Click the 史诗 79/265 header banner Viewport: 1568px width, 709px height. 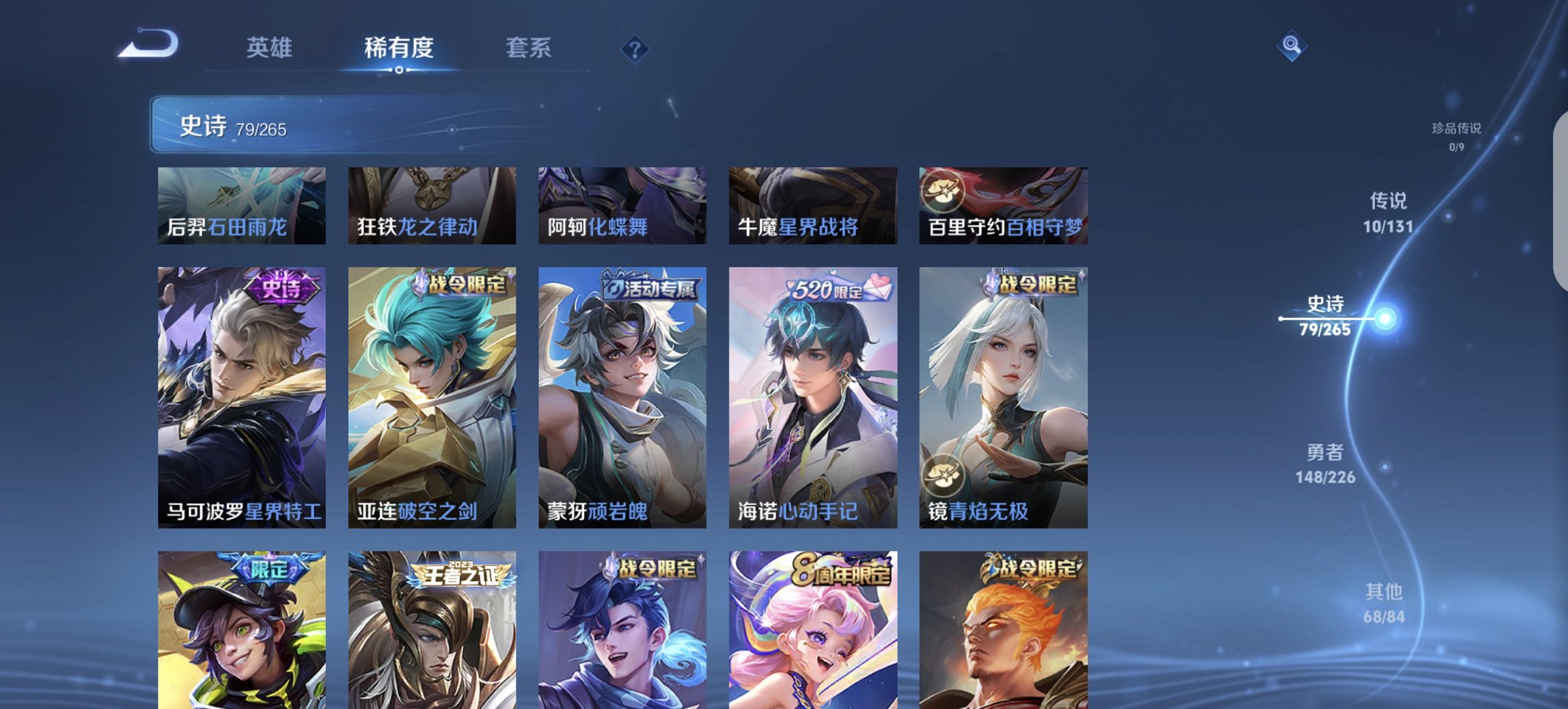point(383,126)
